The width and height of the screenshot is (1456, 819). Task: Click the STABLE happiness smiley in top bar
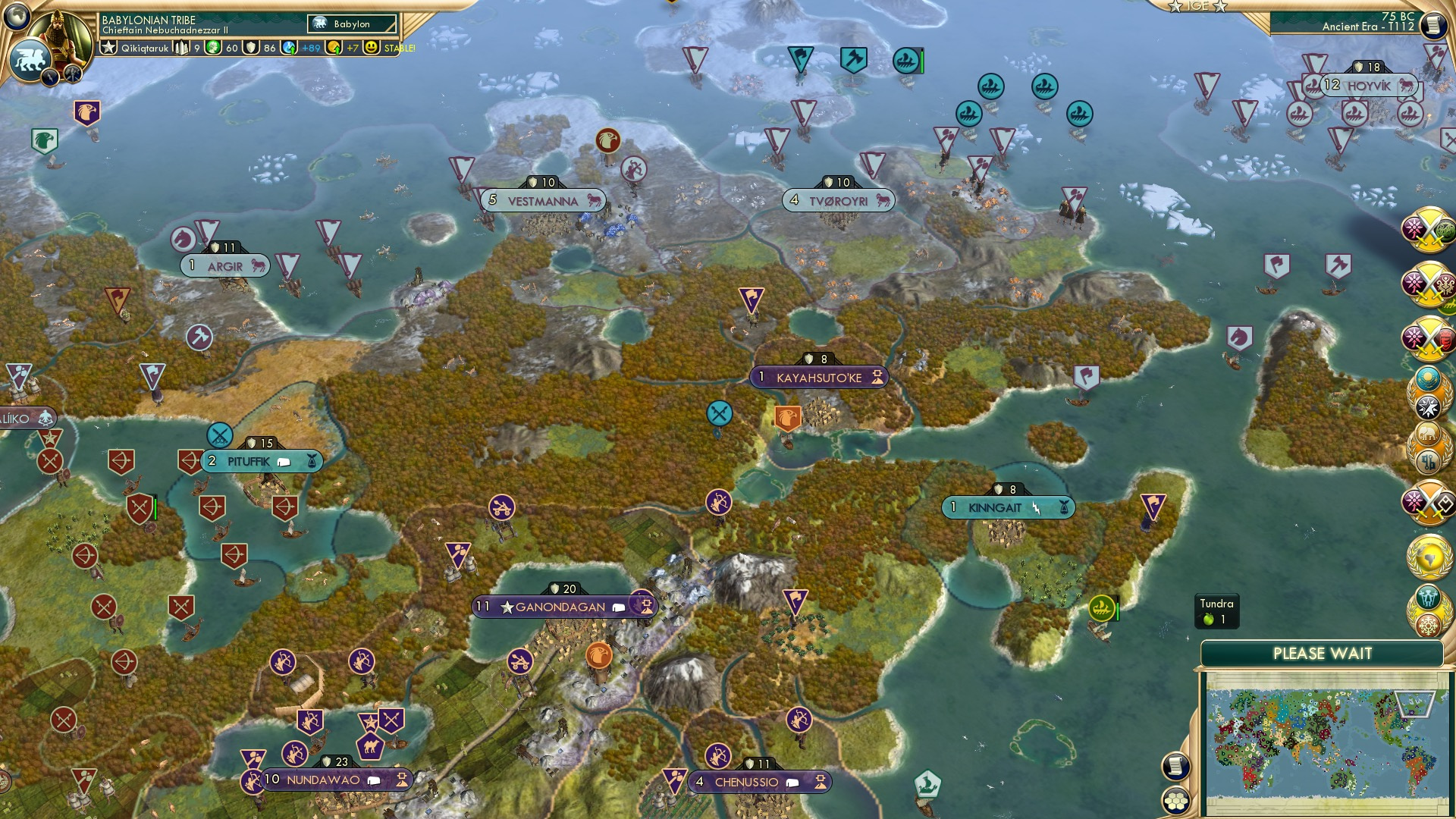(x=371, y=49)
